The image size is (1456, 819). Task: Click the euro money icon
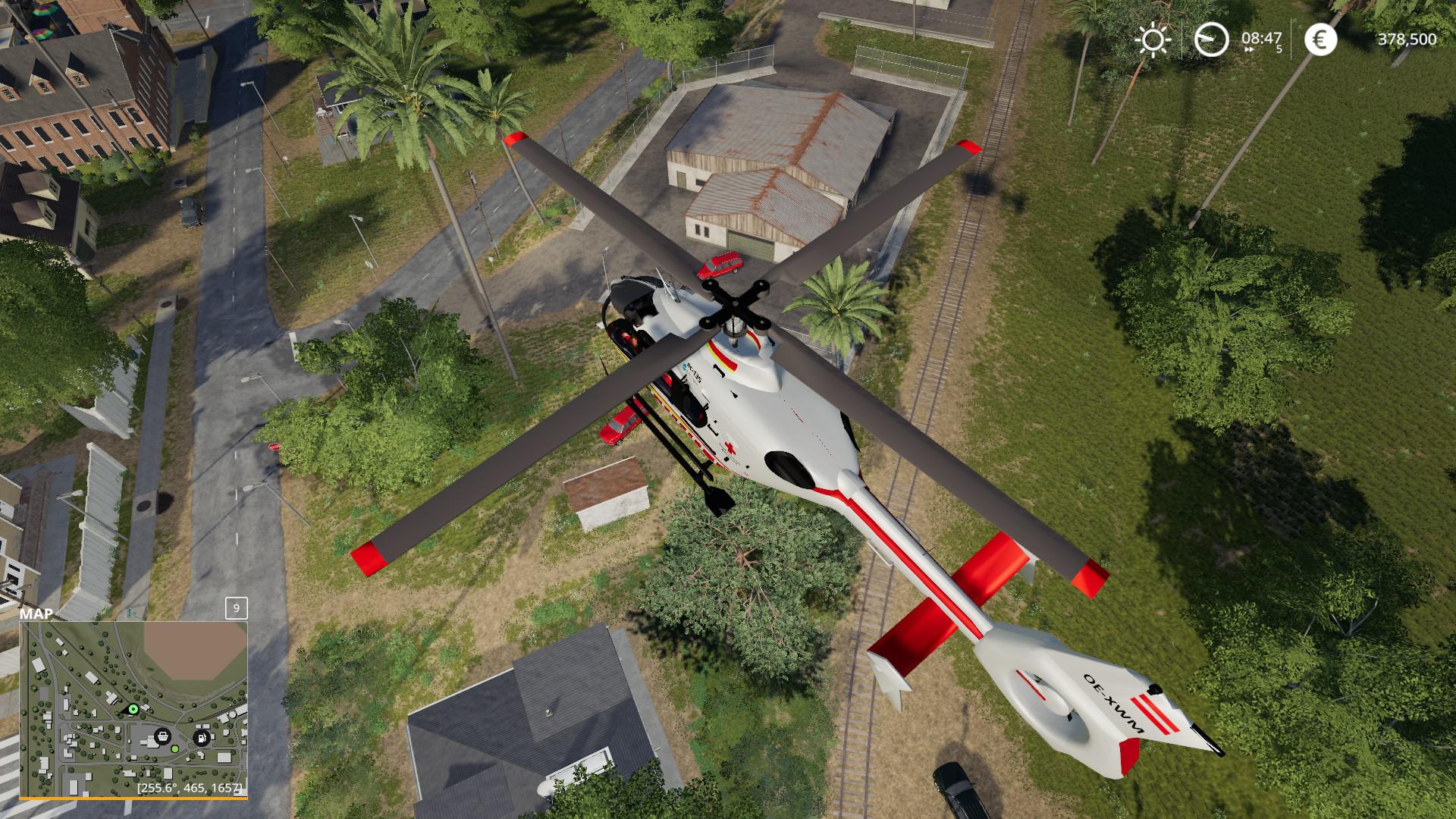(x=1320, y=39)
